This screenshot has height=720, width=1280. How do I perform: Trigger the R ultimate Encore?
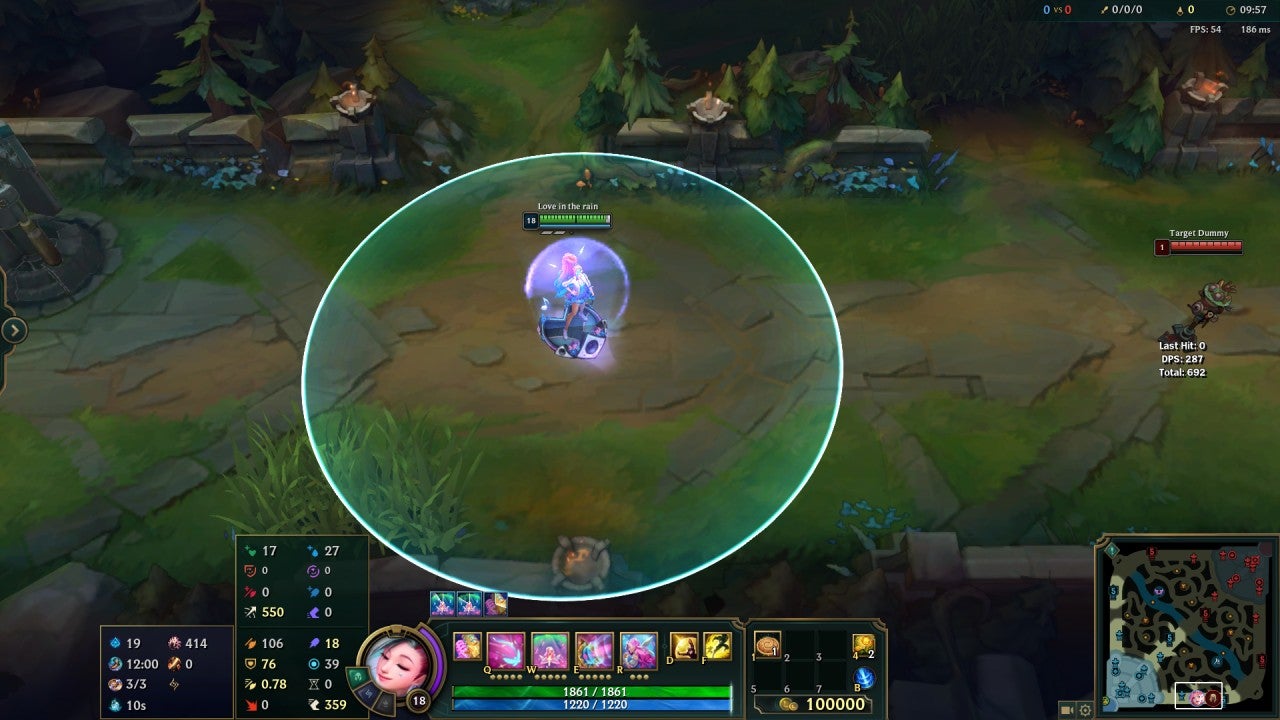coord(638,651)
